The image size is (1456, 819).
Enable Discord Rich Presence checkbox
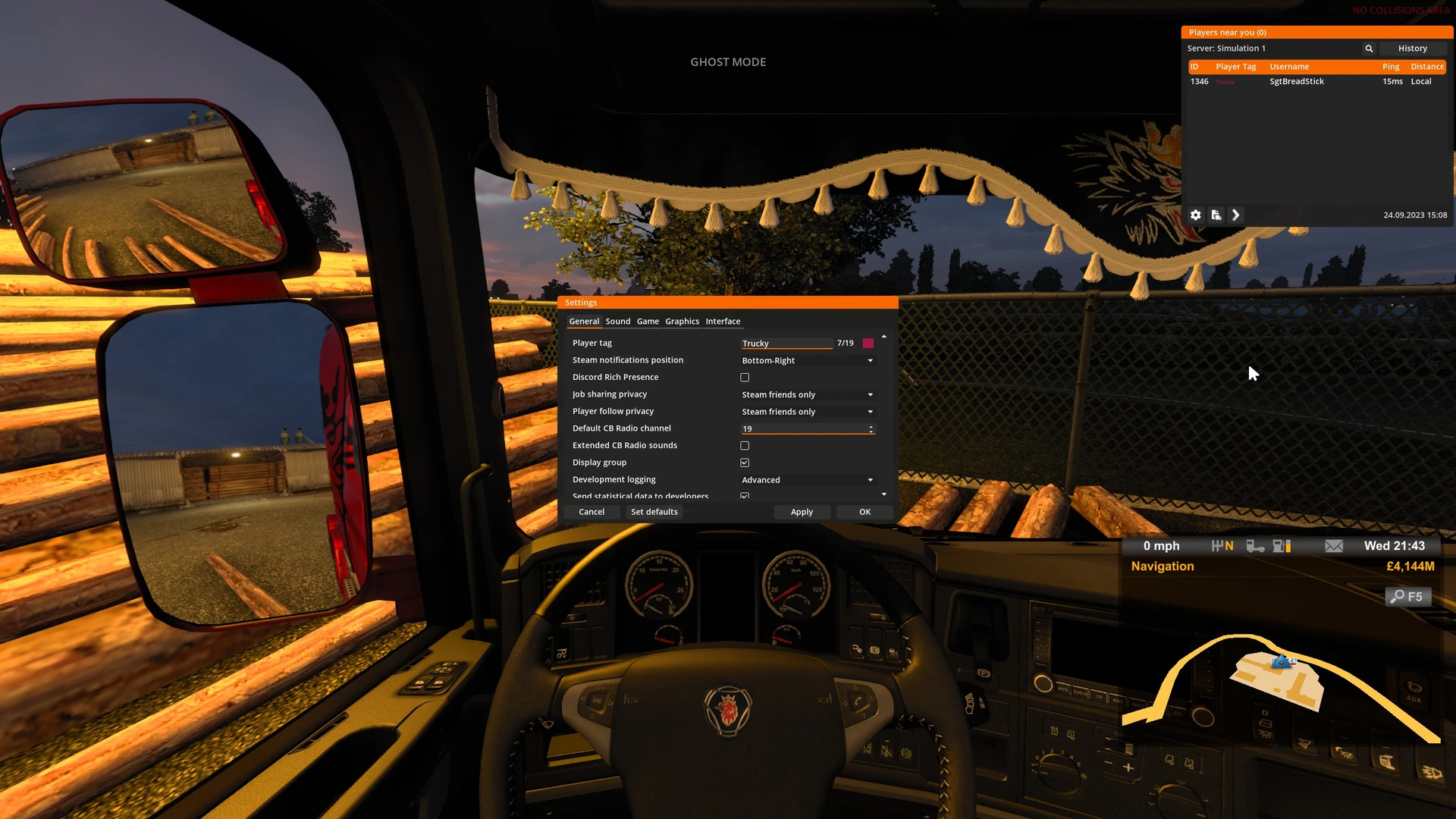click(745, 378)
